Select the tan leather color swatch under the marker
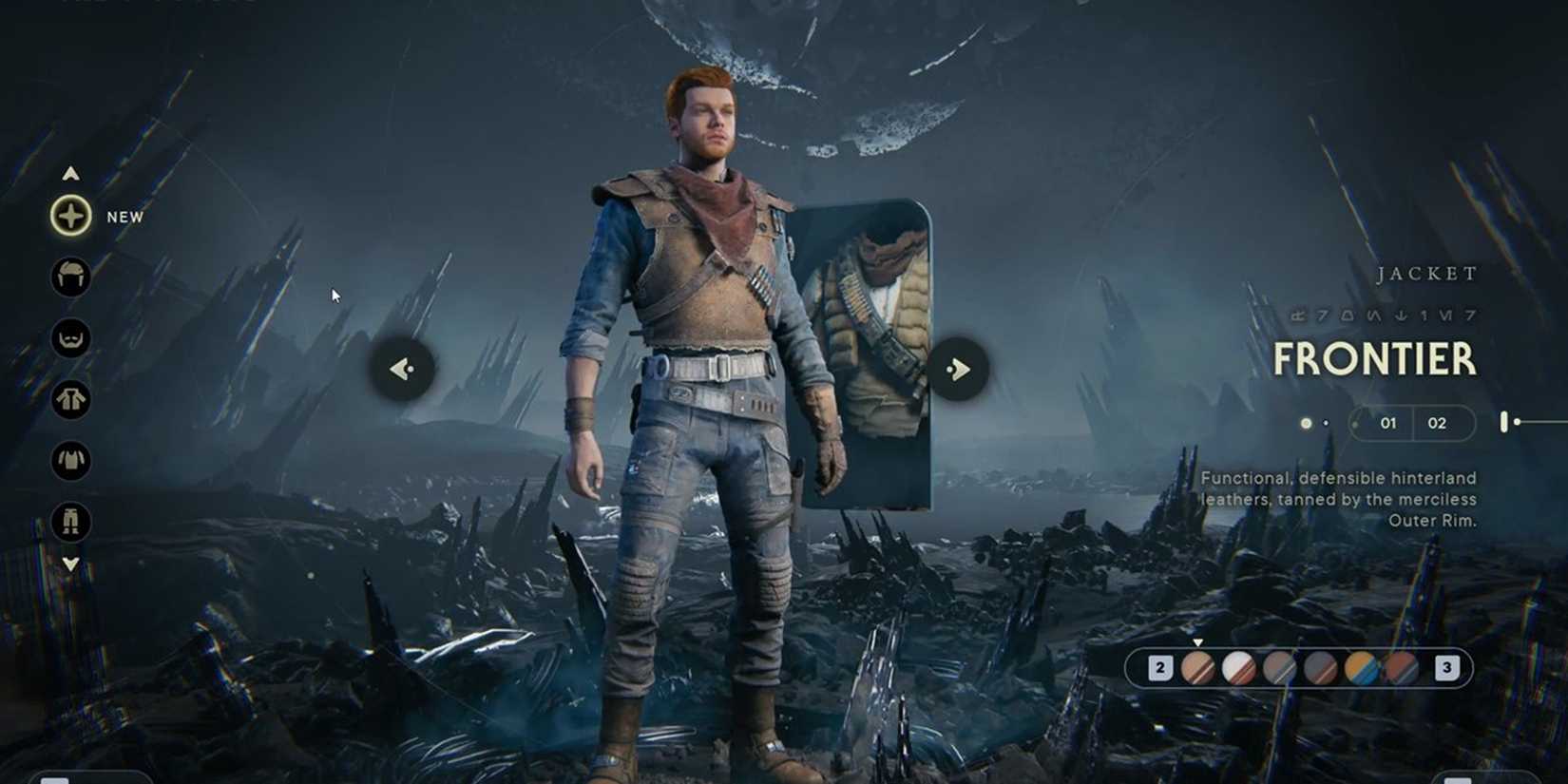This screenshot has height=784, width=1568. click(1198, 667)
